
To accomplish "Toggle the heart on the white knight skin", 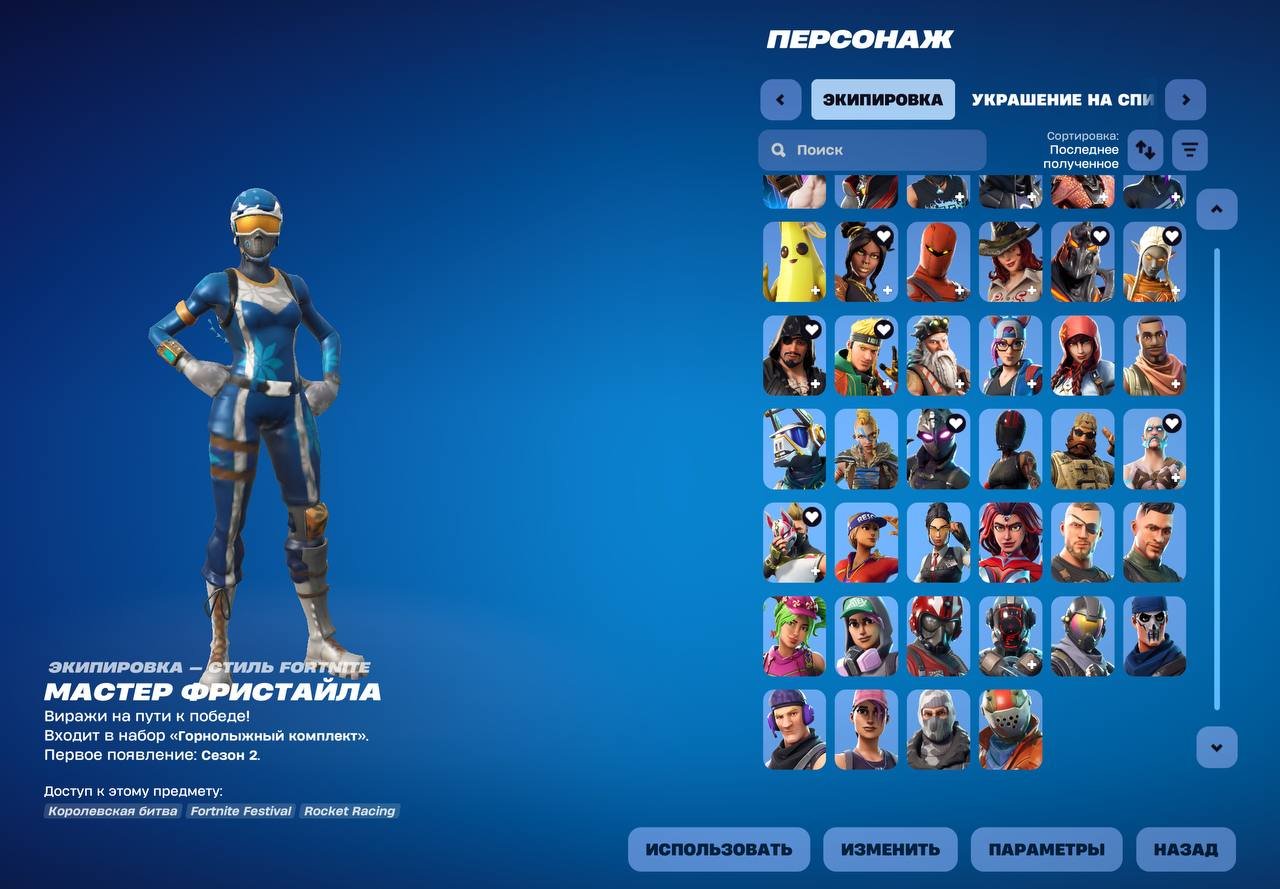I will (810, 424).
